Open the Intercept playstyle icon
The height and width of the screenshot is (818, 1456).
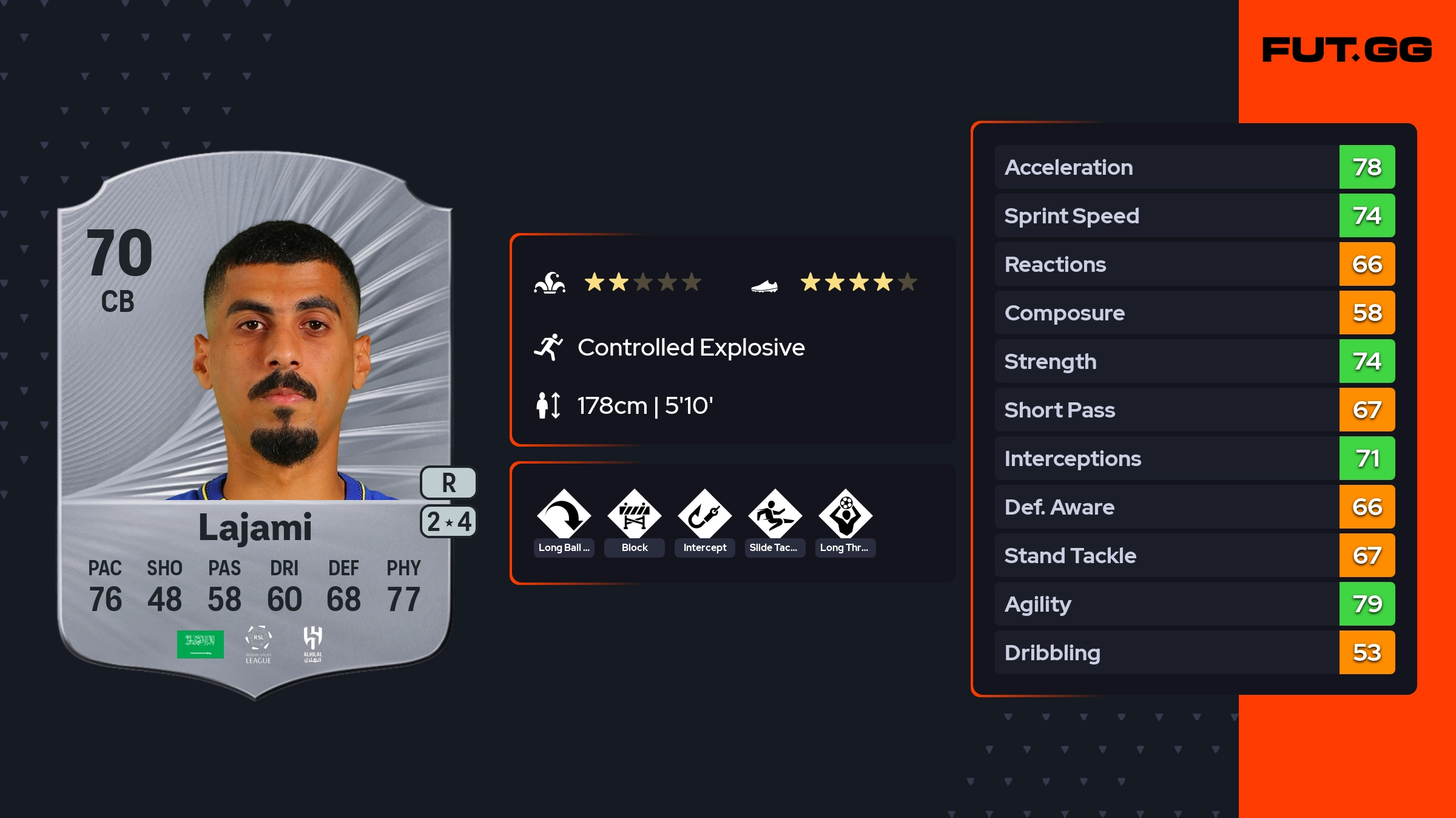pos(704,515)
